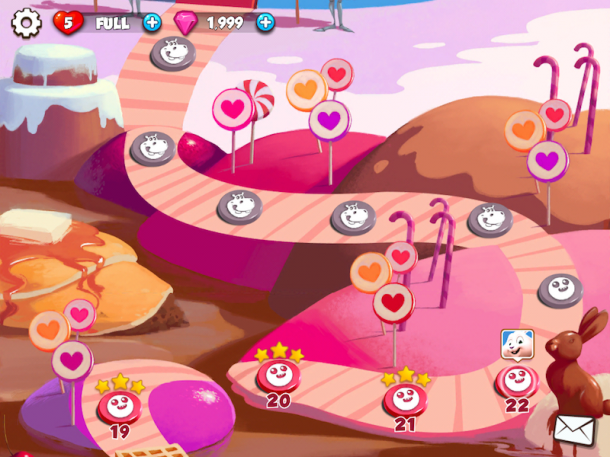Open the mail envelope inbox

point(574,430)
